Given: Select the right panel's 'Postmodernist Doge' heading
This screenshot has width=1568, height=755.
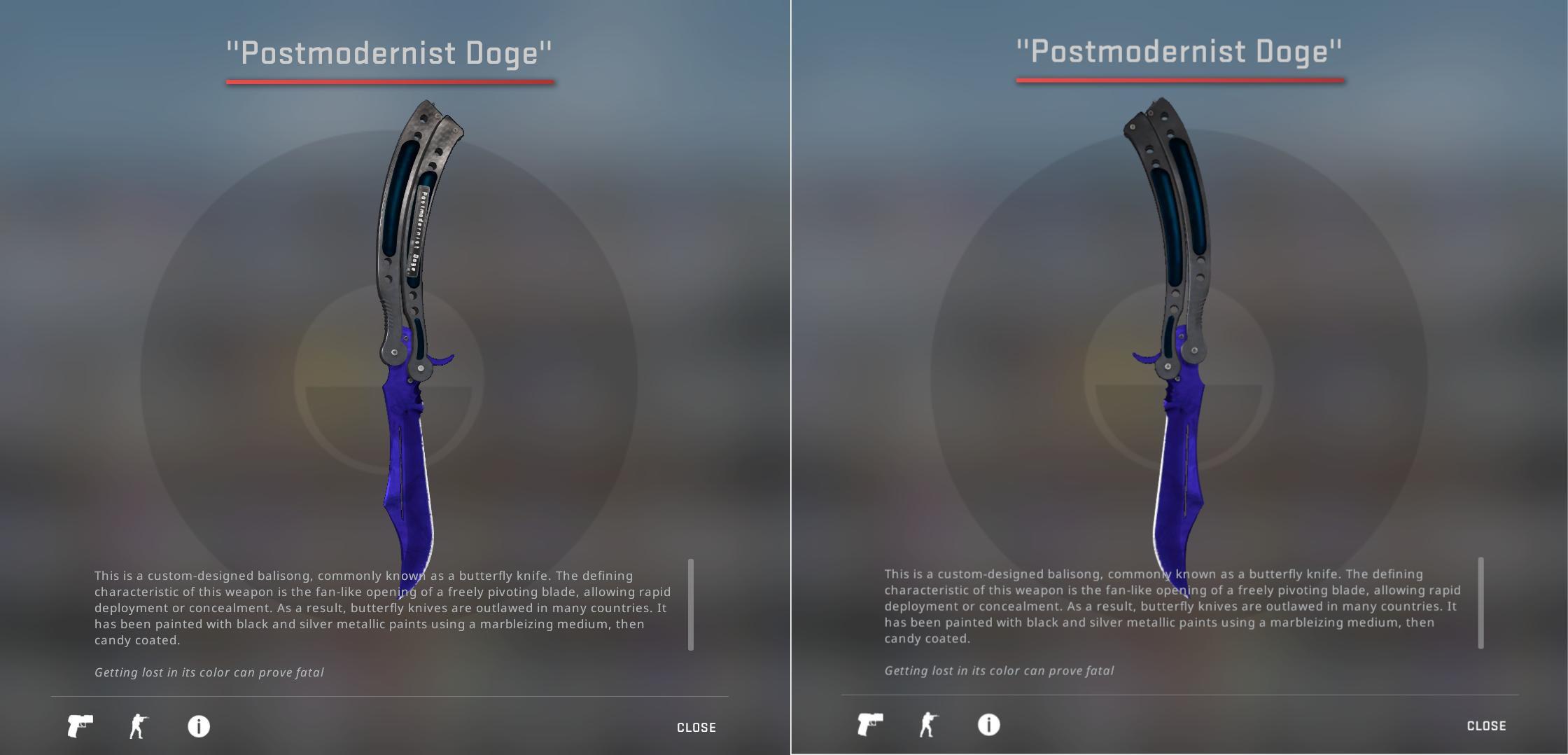Looking at the screenshot, I should (1180, 50).
